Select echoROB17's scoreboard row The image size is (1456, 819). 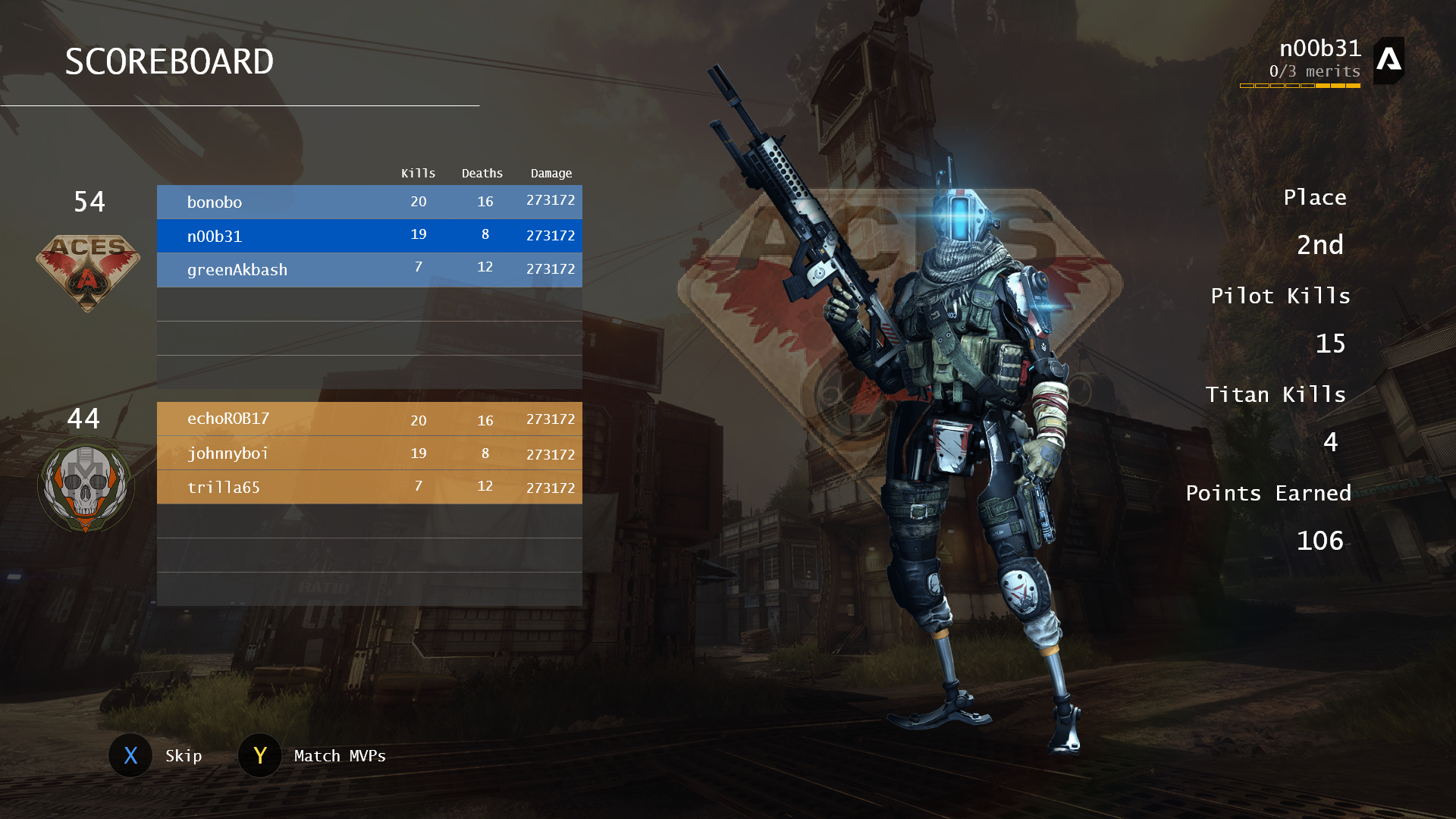pos(369,419)
